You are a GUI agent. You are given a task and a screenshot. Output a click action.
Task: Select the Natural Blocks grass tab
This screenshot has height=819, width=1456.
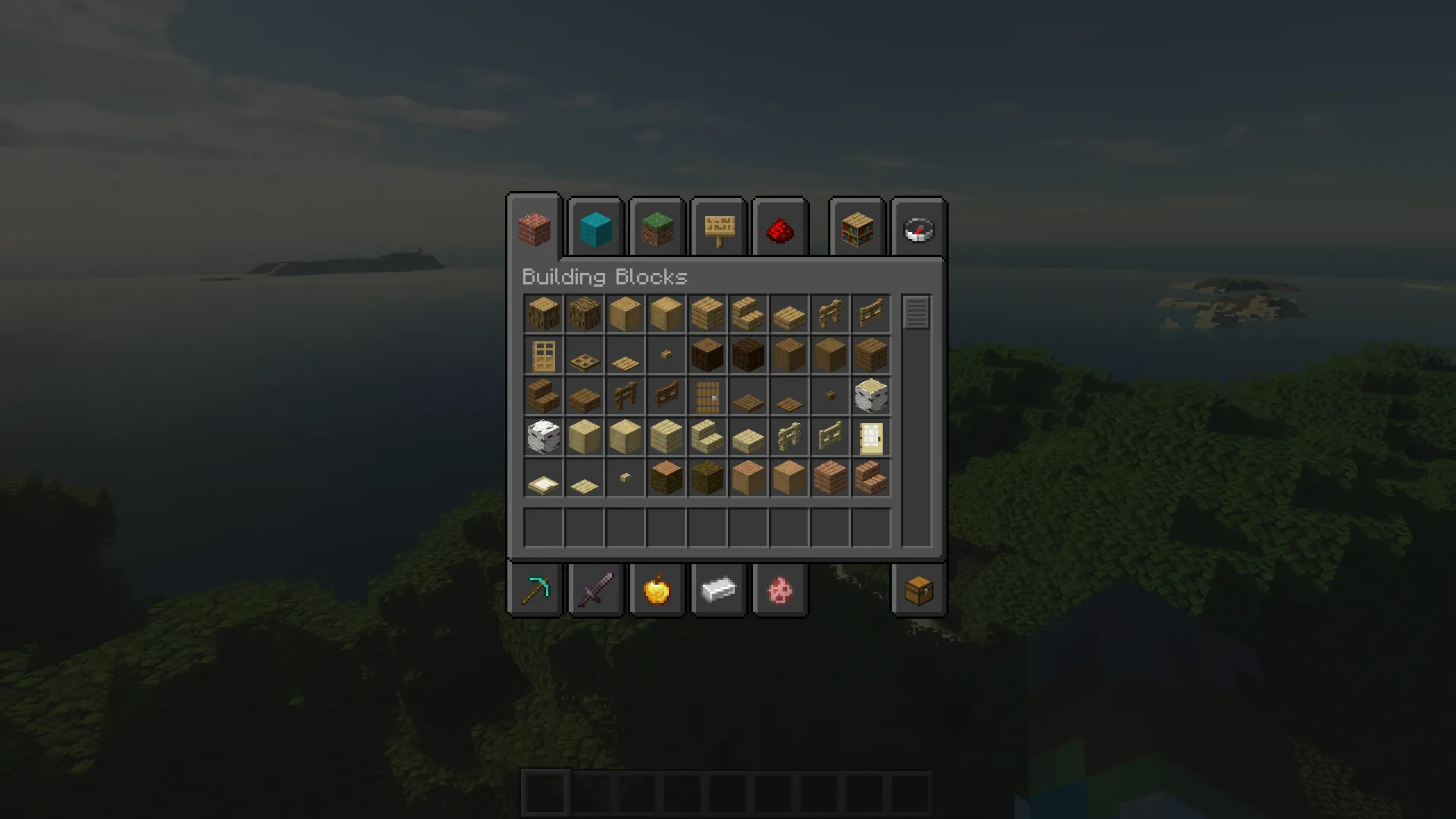pos(656,228)
